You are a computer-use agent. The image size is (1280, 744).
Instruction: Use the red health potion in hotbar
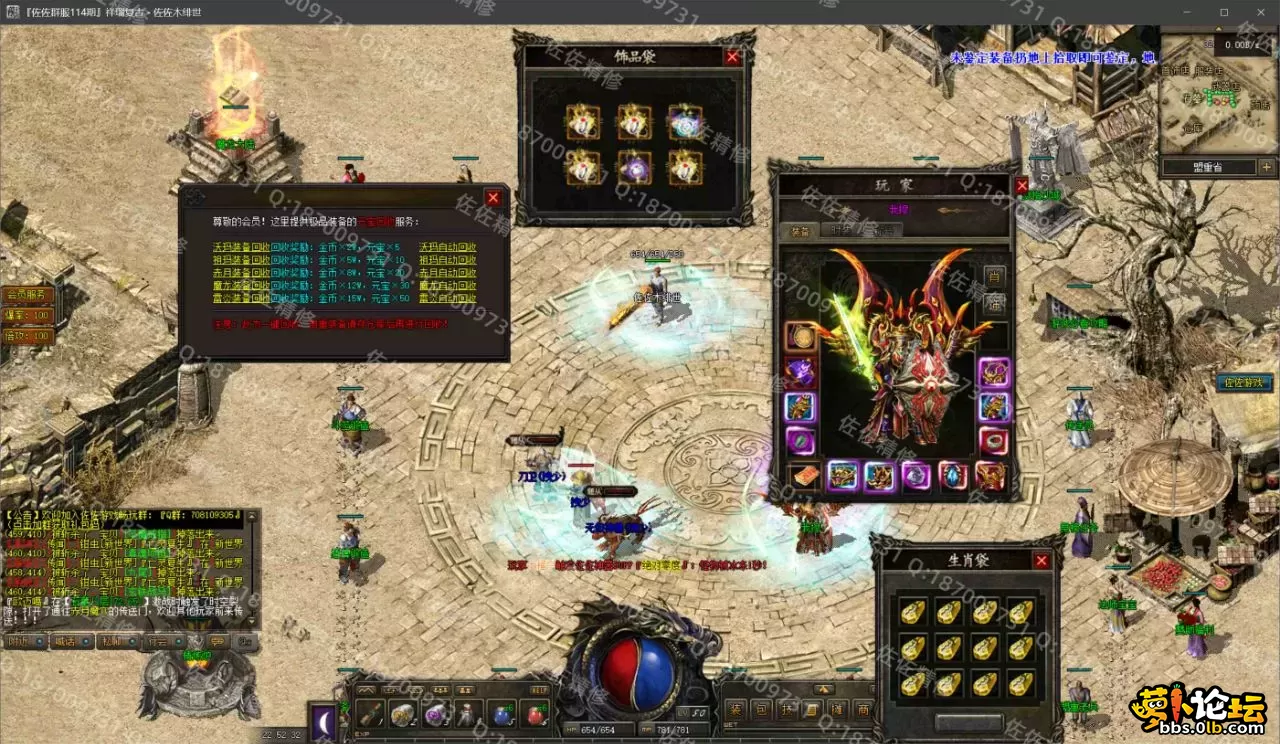(535, 715)
